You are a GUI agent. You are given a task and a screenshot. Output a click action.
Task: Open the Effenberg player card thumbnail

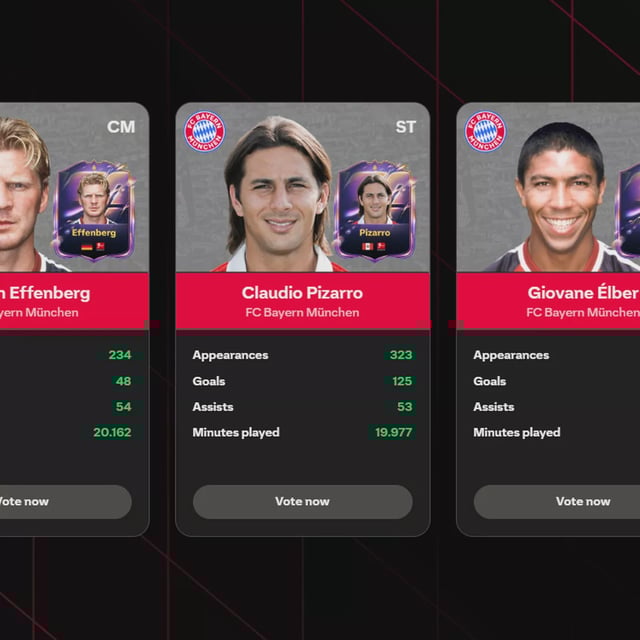(x=94, y=209)
